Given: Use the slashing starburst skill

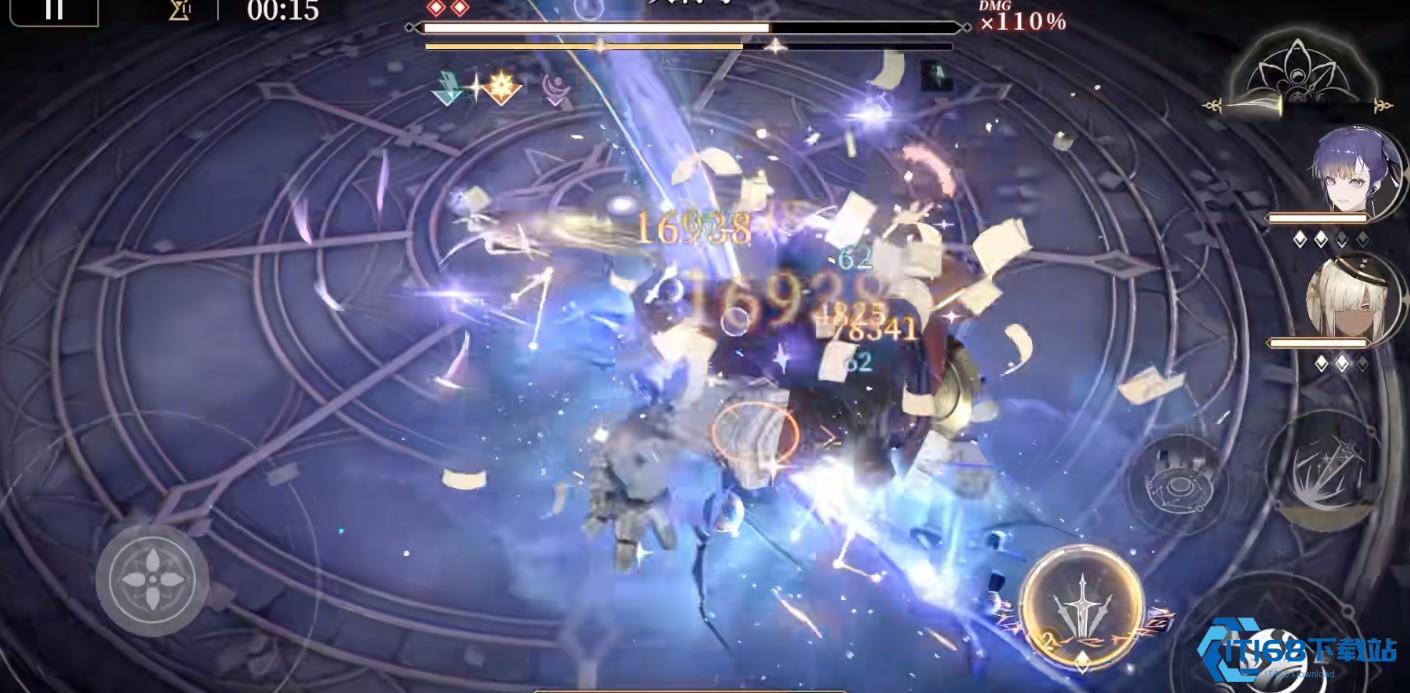Looking at the screenshot, I should pyautogui.click(x=1324, y=467).
